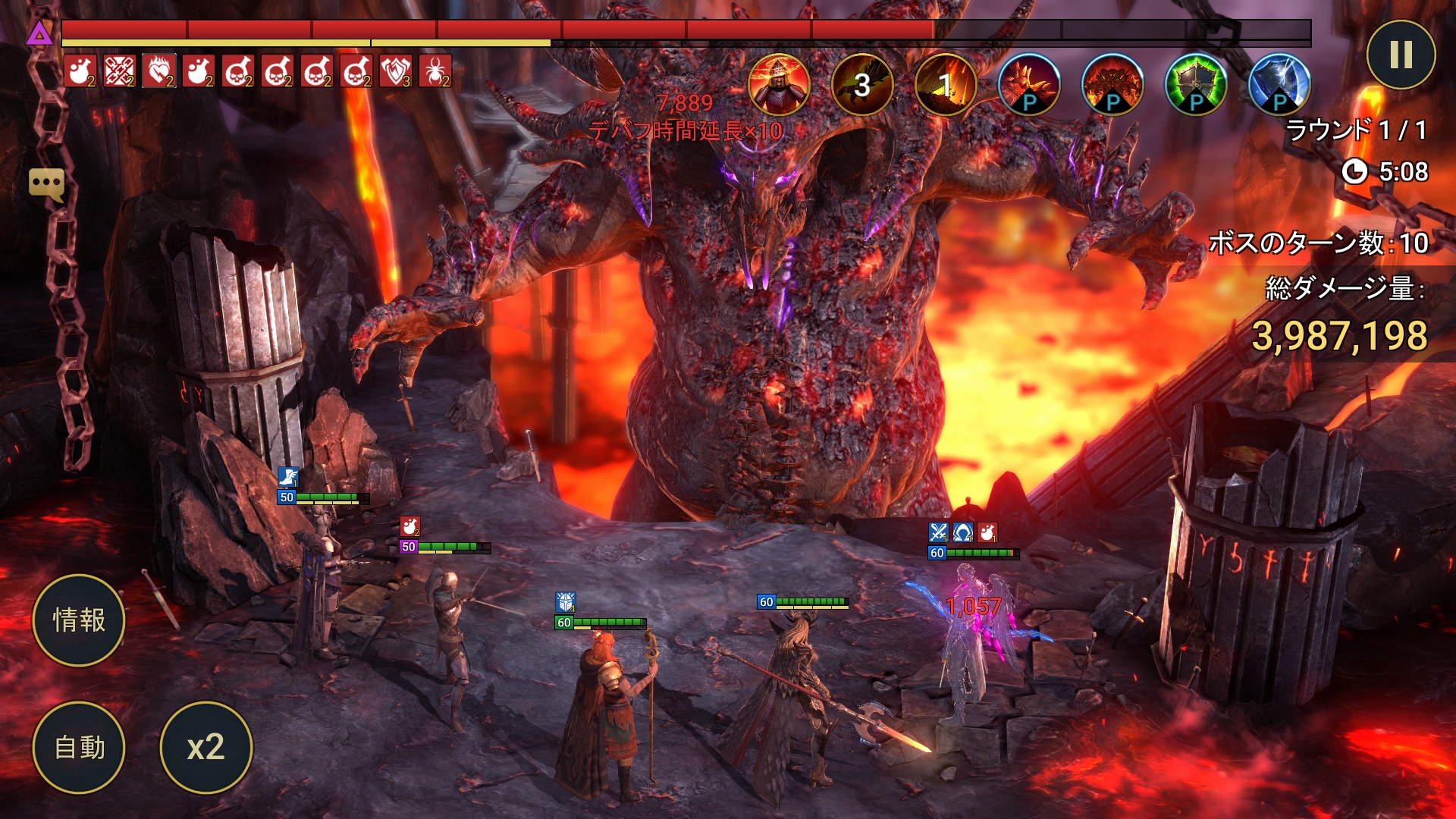Open the chat speech bubble
The image size is (1456, 819).
click(46, 184)
